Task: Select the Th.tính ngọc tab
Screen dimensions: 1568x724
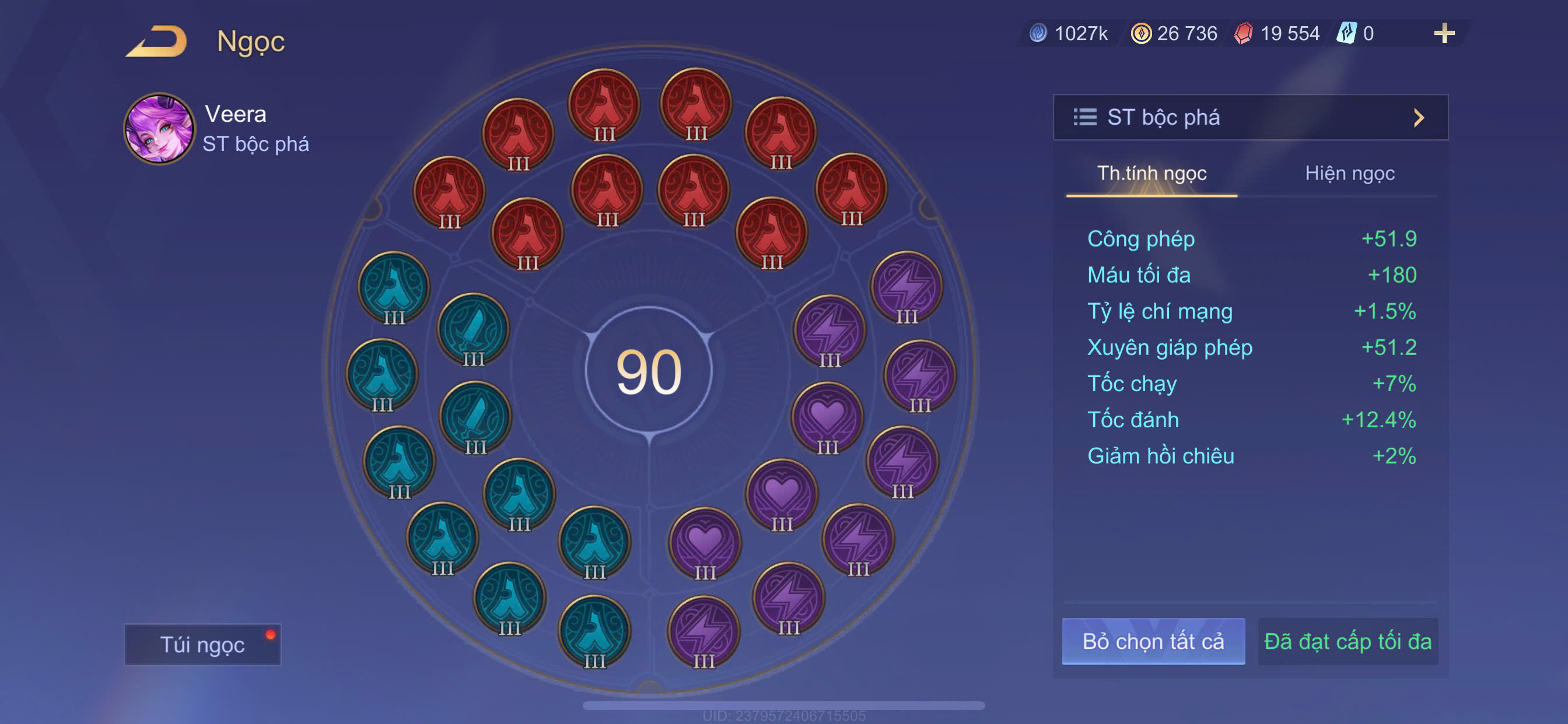Action: (1151, 174)
